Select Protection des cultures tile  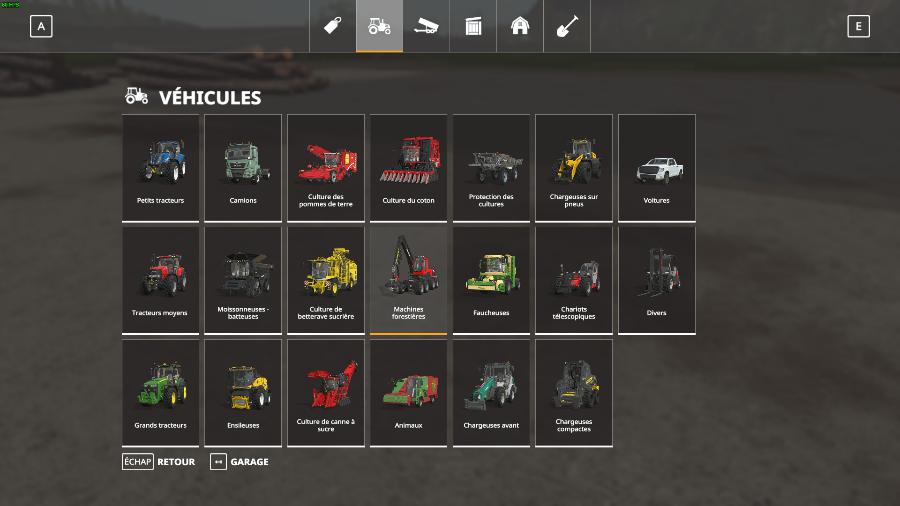(x=491, y=168)
